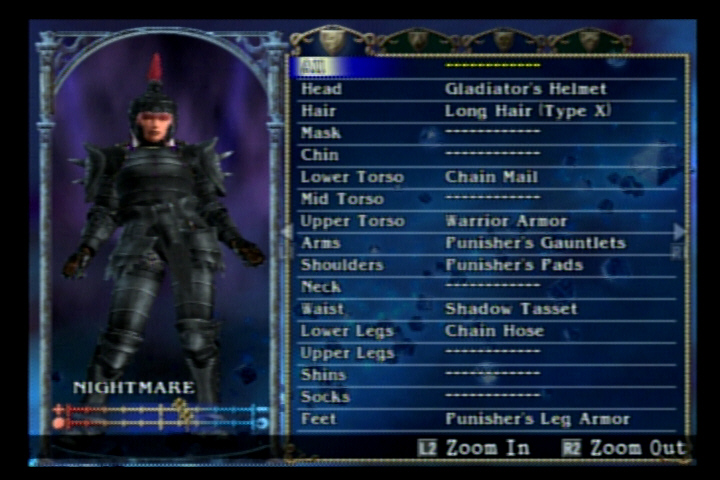This screenshot has height=480, width=720.
Task: Choose Upper Torso showing Warrior Armor
Action: coord(488,221)
